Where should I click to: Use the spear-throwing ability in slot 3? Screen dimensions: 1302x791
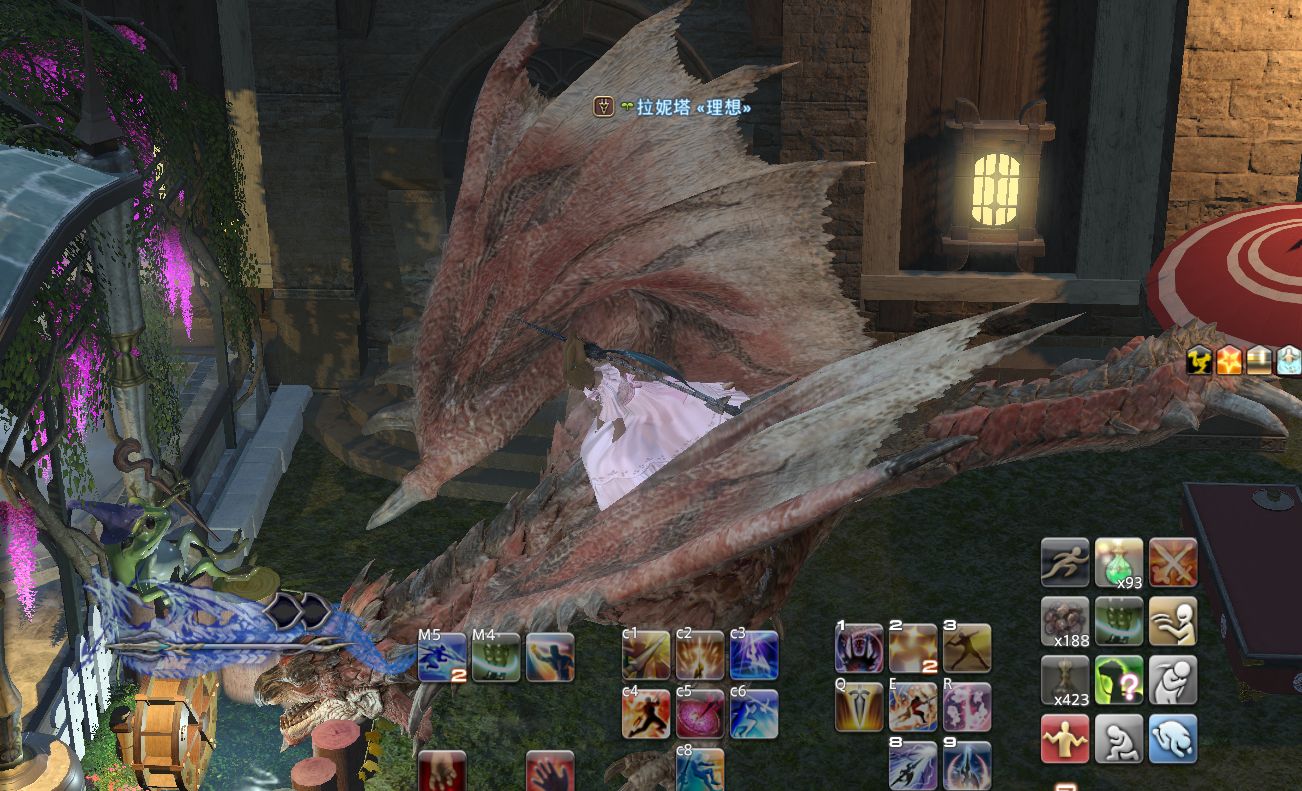coord(967,648)
